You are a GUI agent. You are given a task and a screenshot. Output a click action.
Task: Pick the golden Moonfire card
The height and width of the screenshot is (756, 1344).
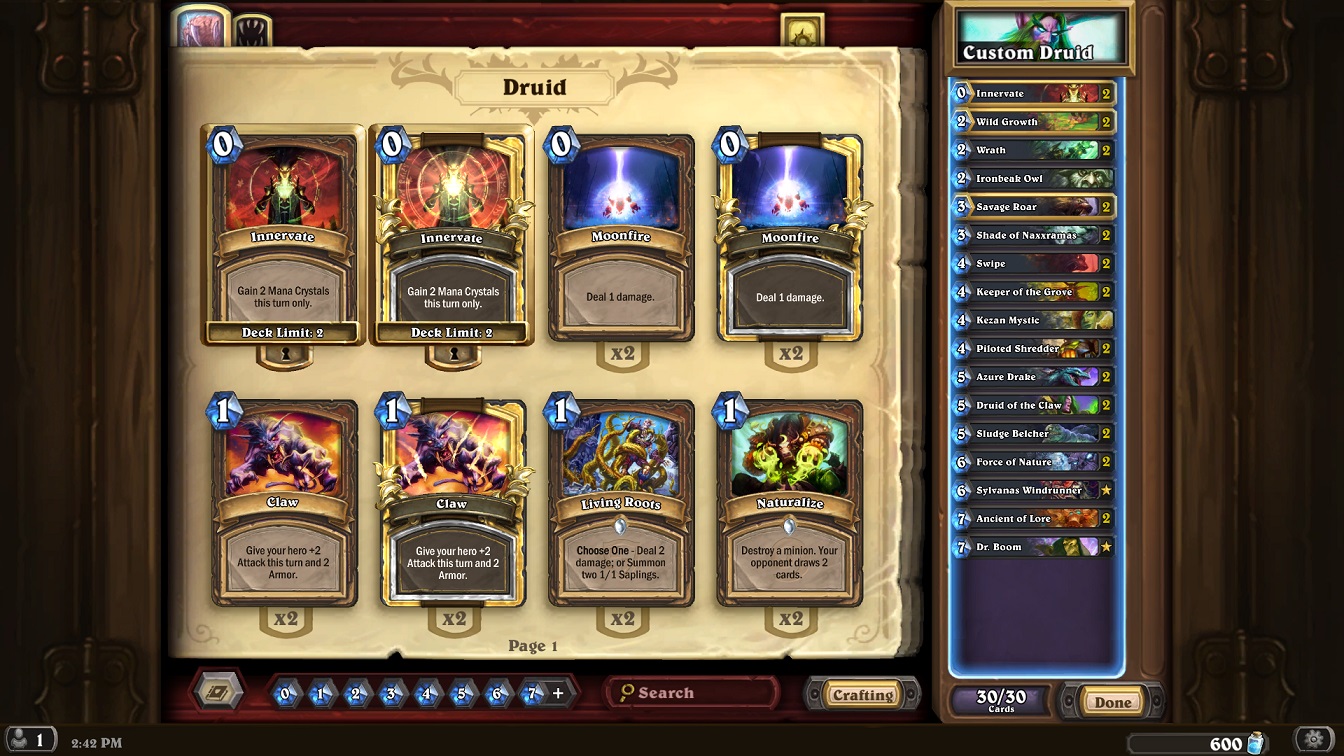click(x=789, y=238)
